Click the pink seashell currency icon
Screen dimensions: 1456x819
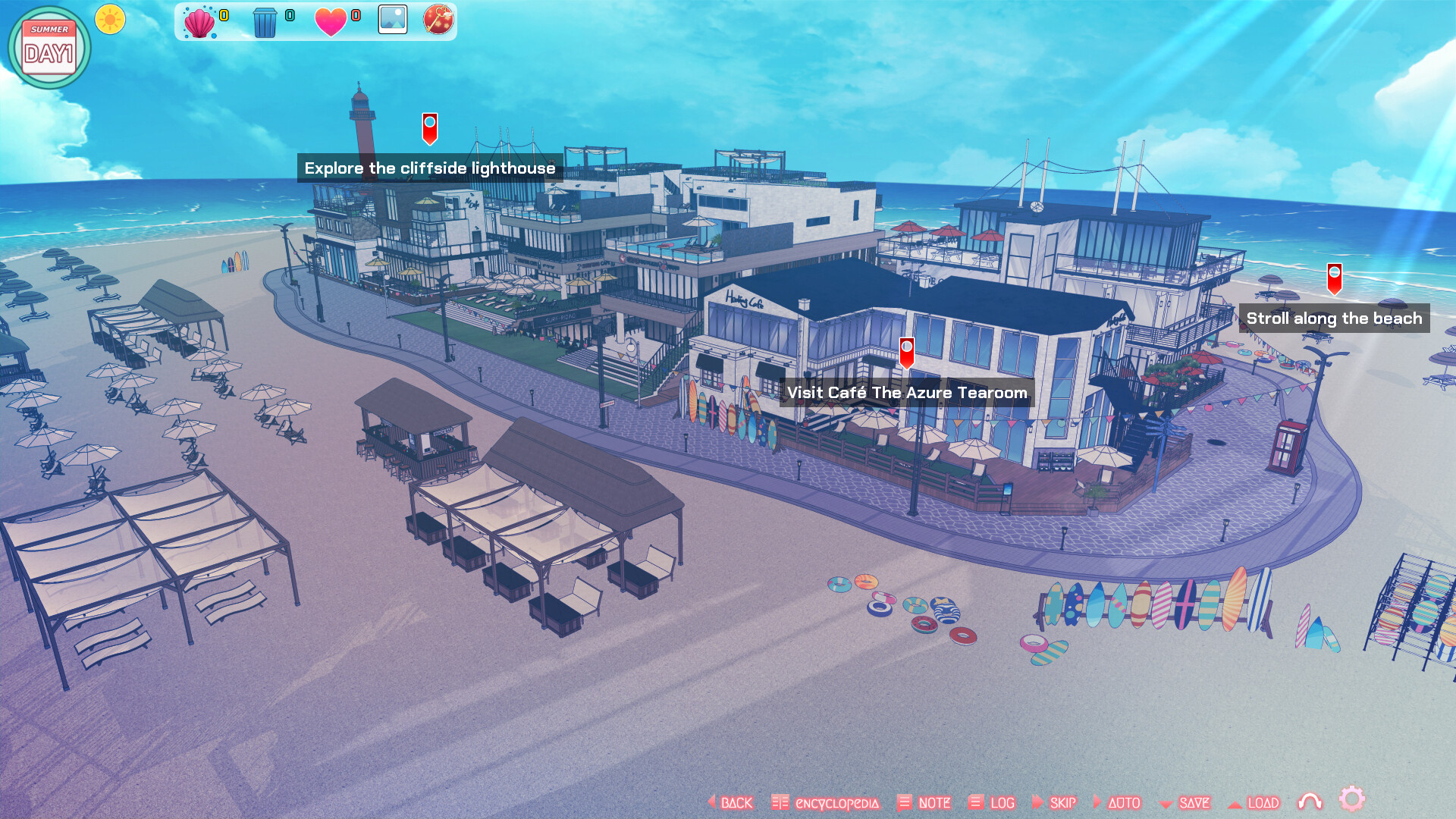199,20
